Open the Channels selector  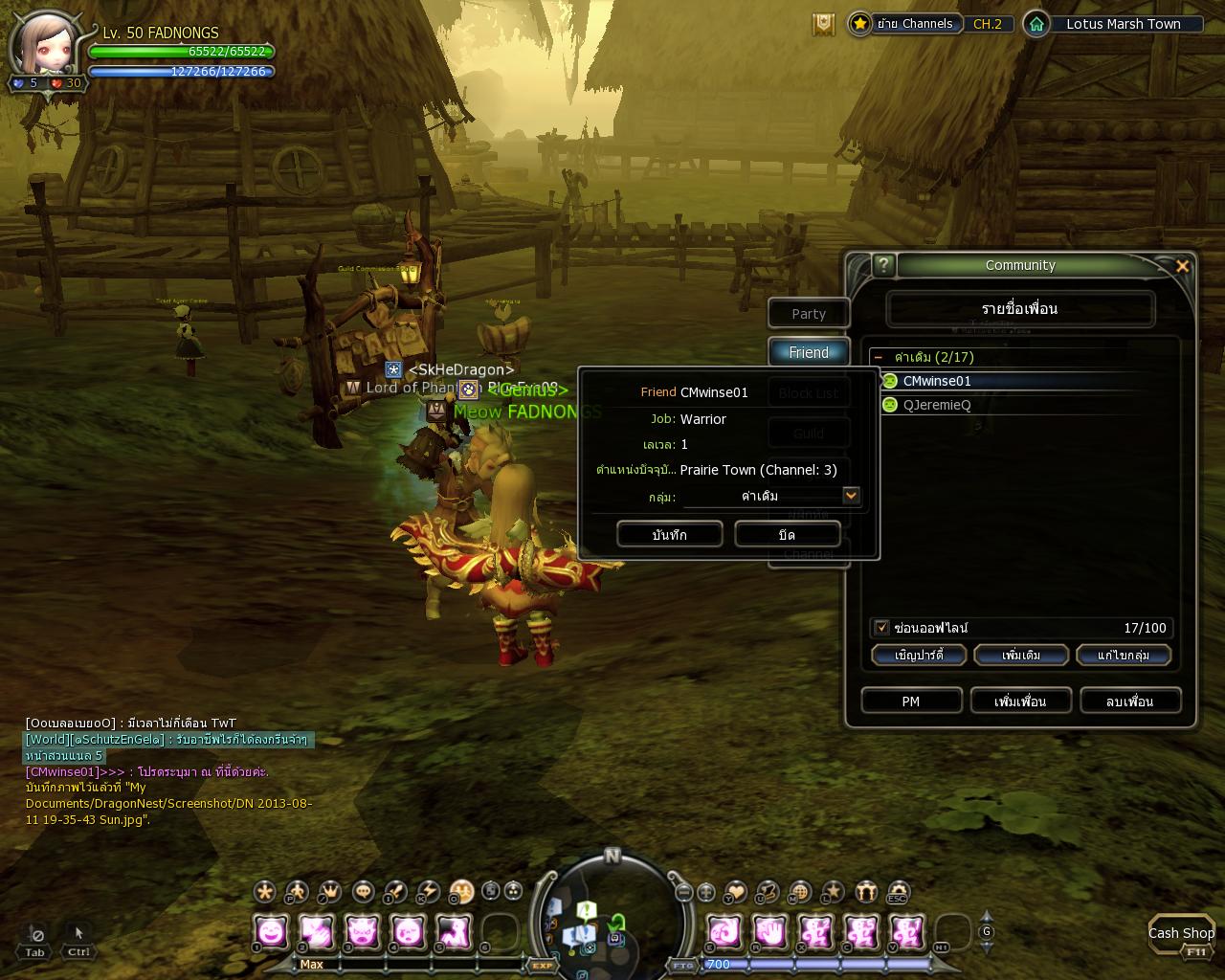pyautogui.click(x=915, y=24)
